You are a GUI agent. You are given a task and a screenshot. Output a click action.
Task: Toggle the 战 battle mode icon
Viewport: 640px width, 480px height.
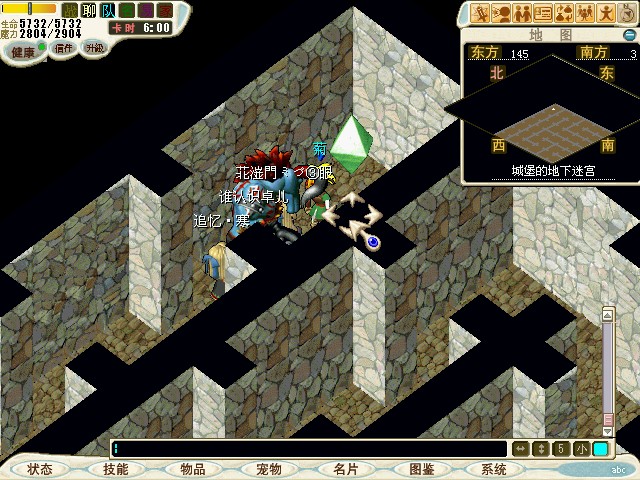[69, 10]
